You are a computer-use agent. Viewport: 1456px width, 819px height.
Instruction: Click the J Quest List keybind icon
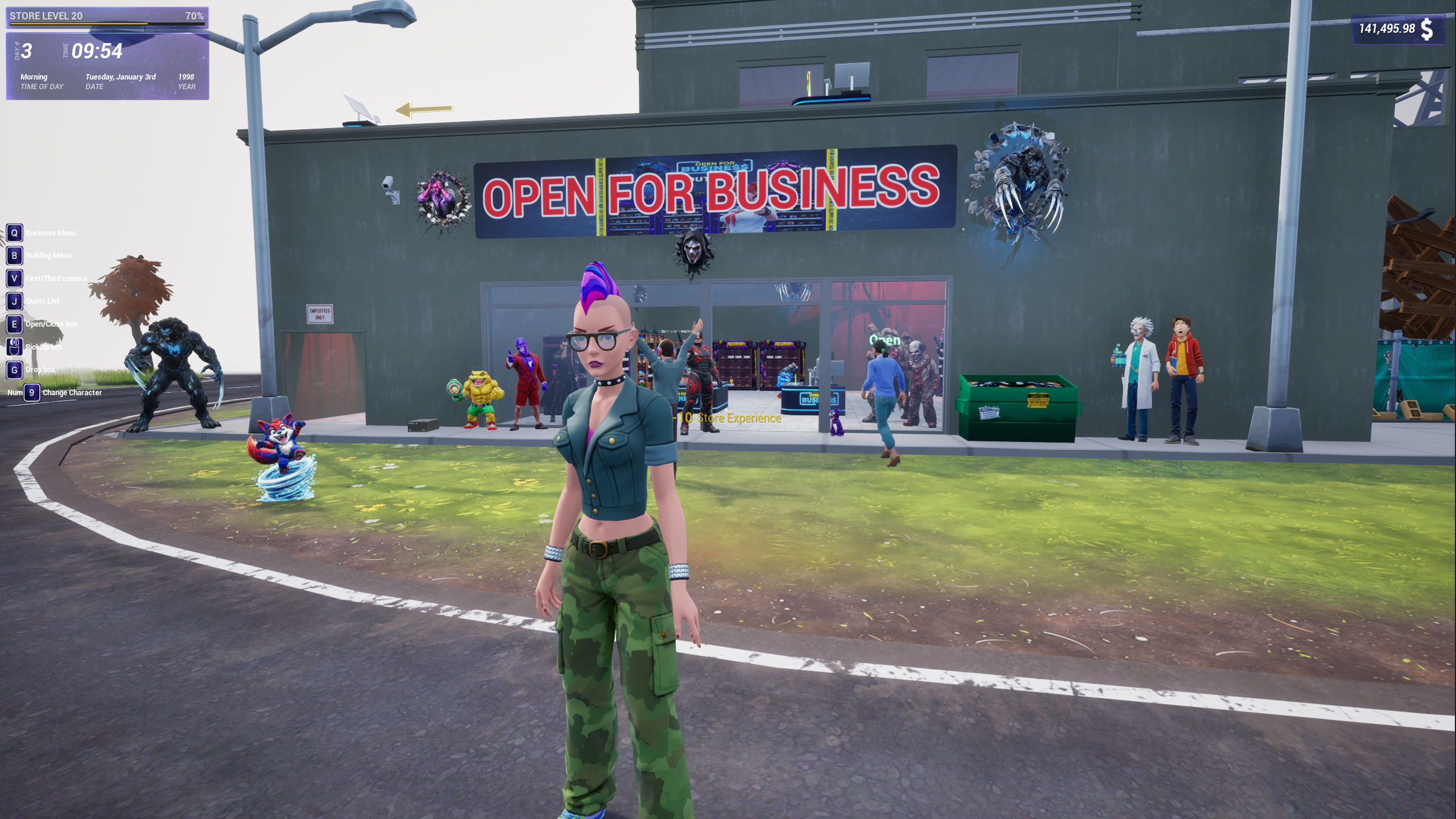(x=15, y=301)
